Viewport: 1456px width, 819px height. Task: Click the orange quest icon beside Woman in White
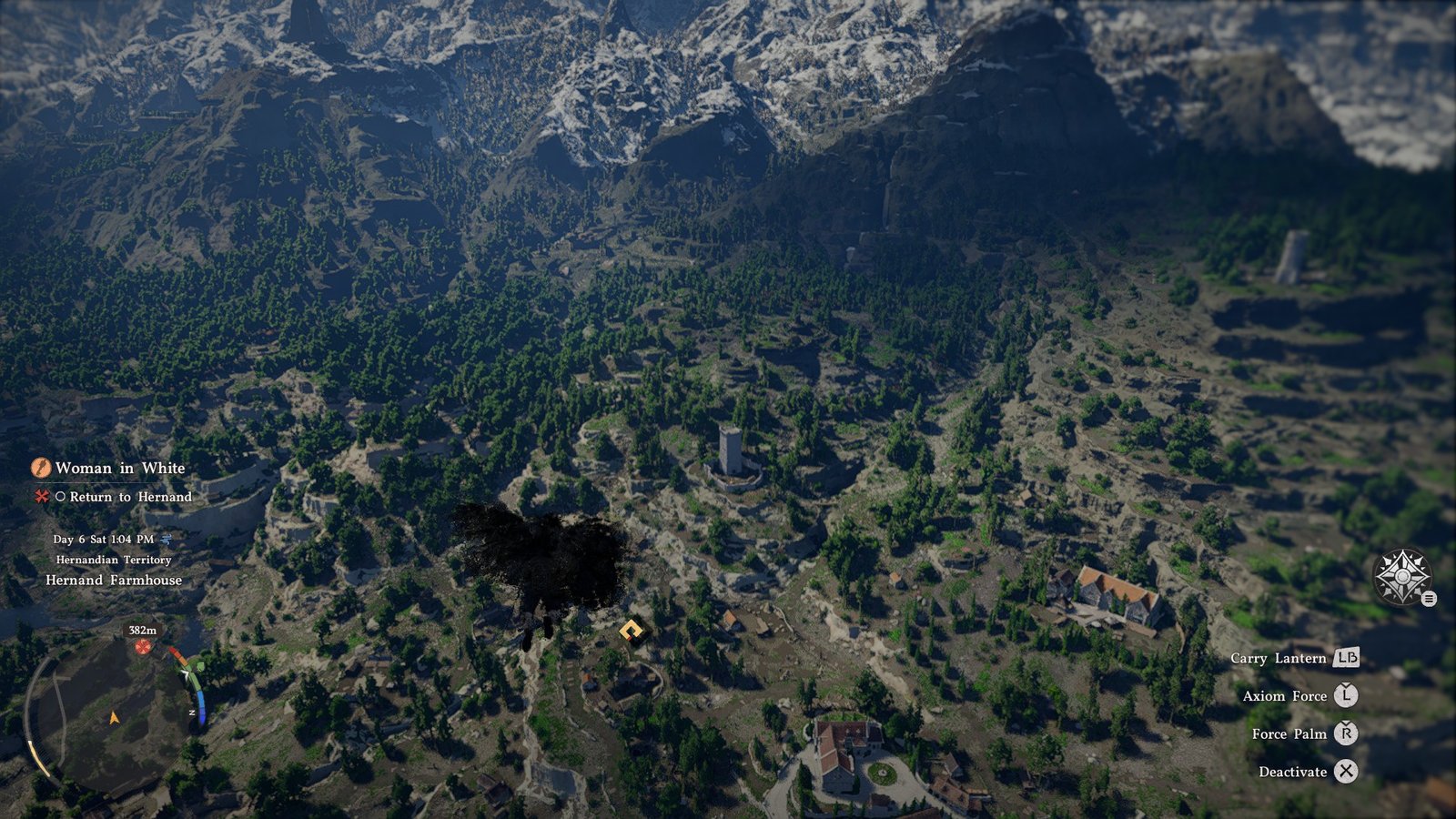[x=41, y=468]
